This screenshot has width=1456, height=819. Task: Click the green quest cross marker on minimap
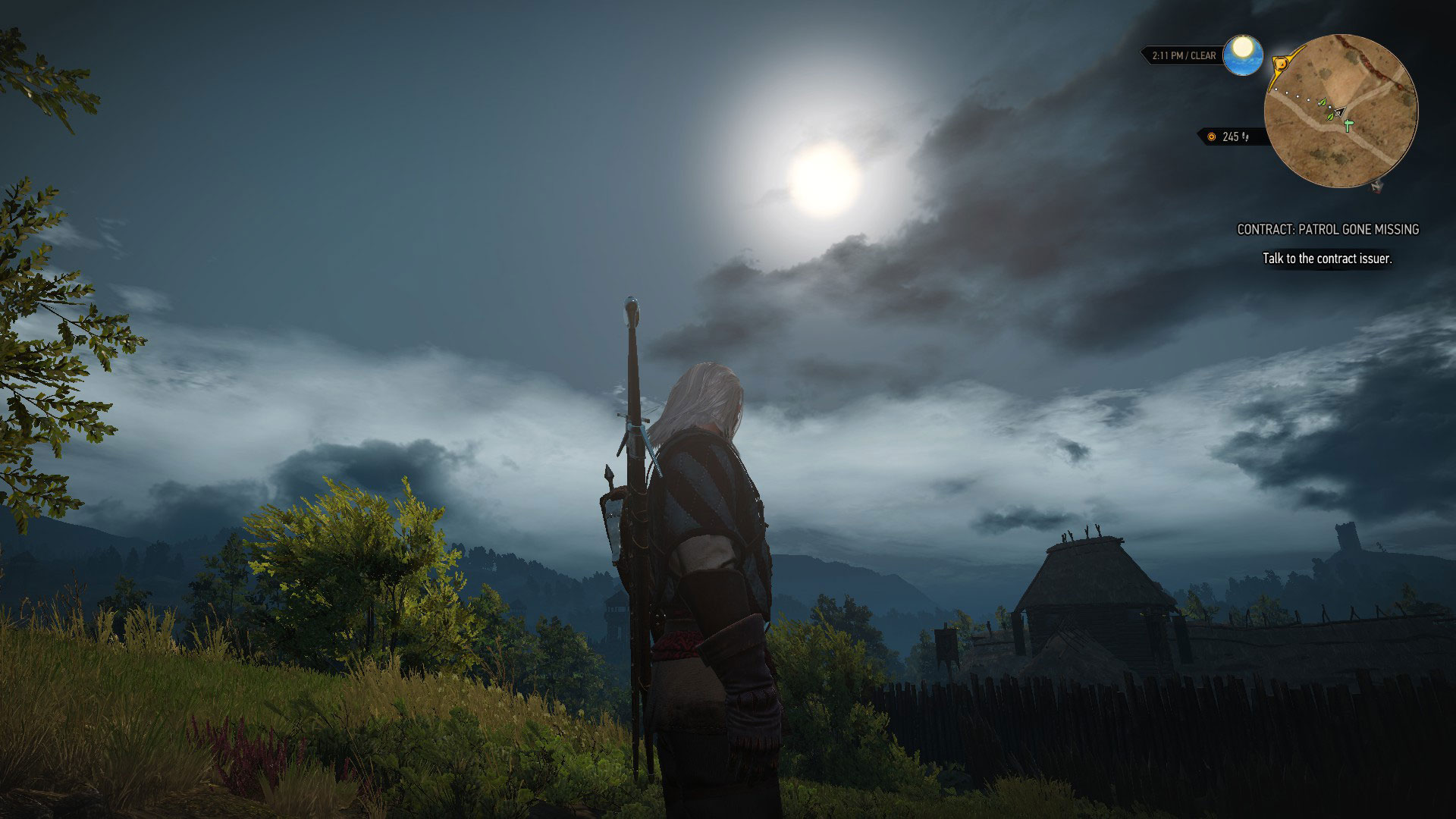[1348, 125]
